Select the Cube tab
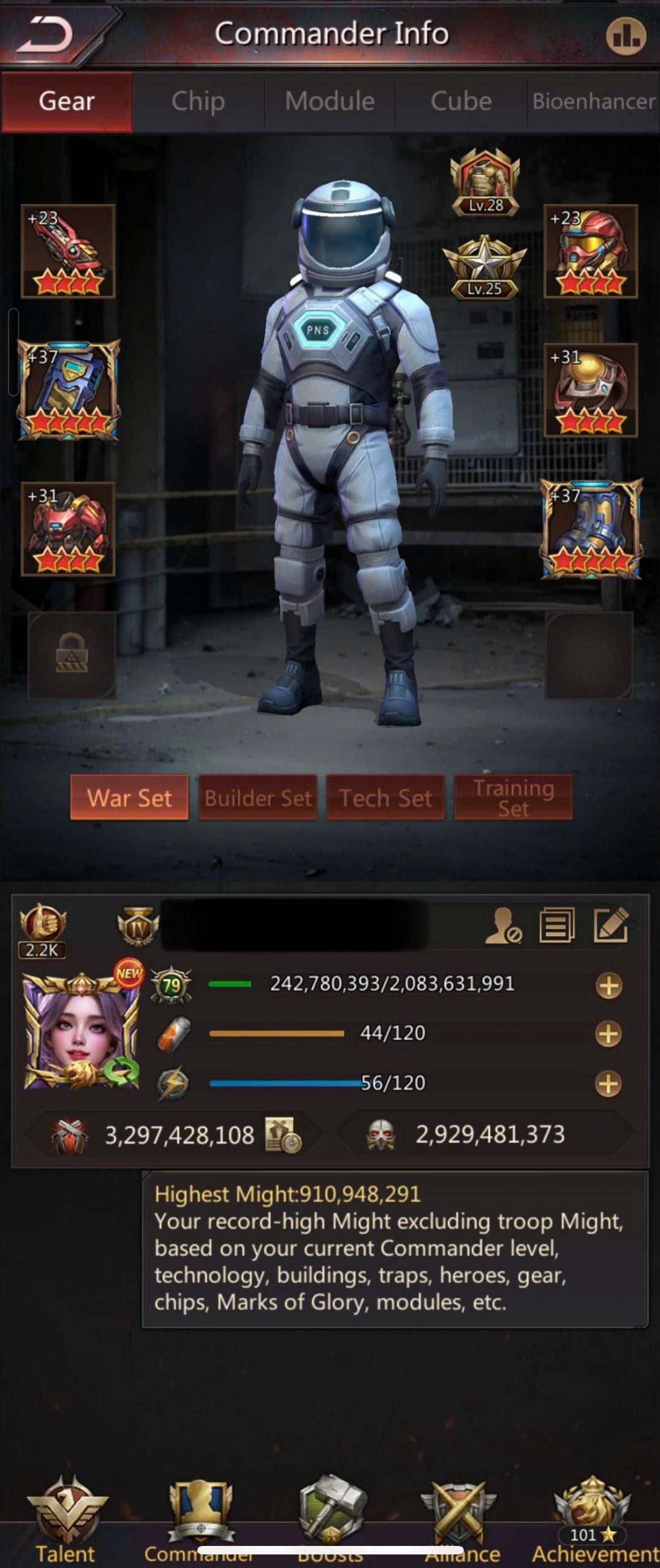Image resolution: width=660 pixels, height=1568 pixels. (461, 102)
